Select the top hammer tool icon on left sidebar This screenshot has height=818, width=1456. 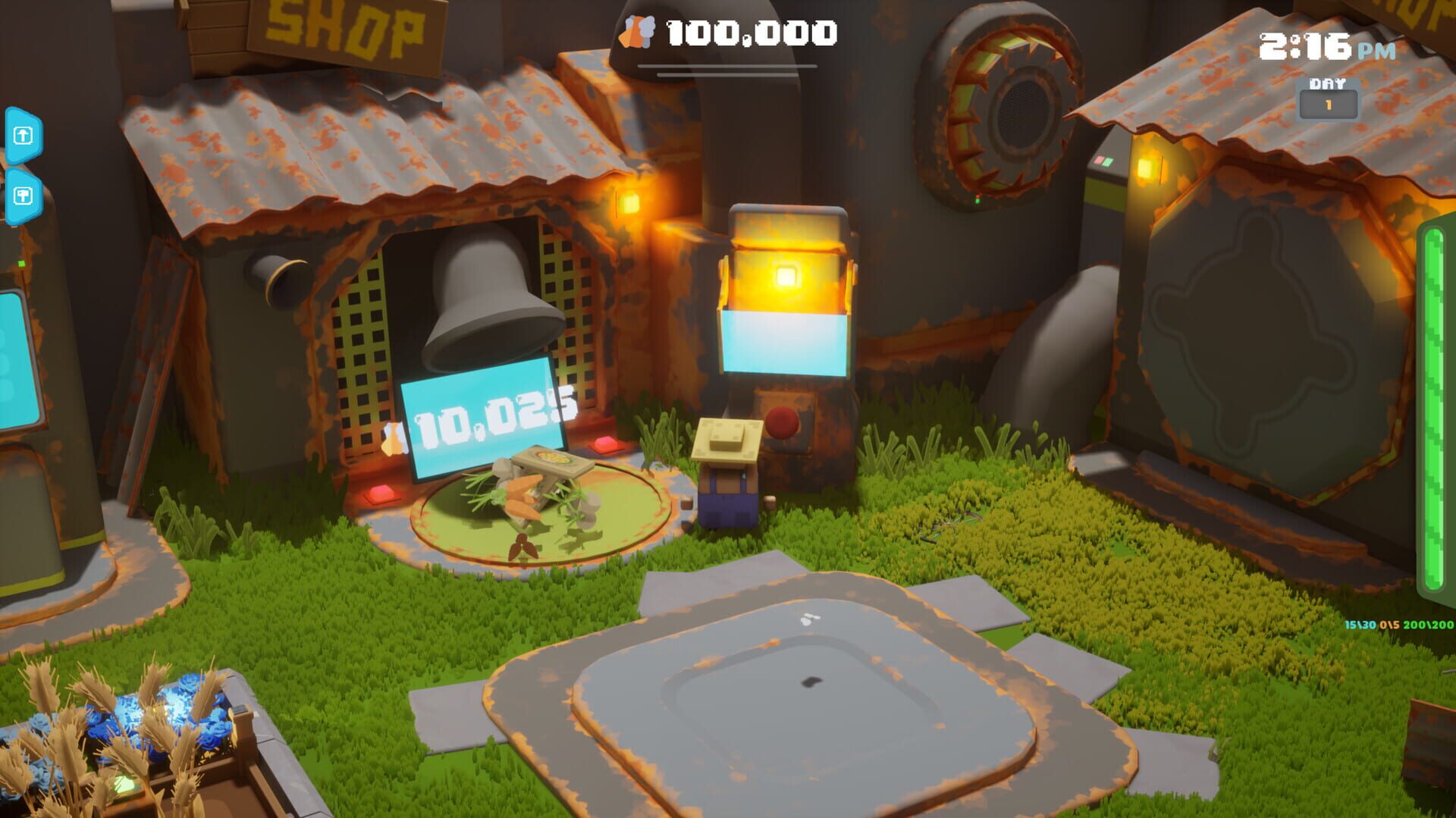point(23,134)
